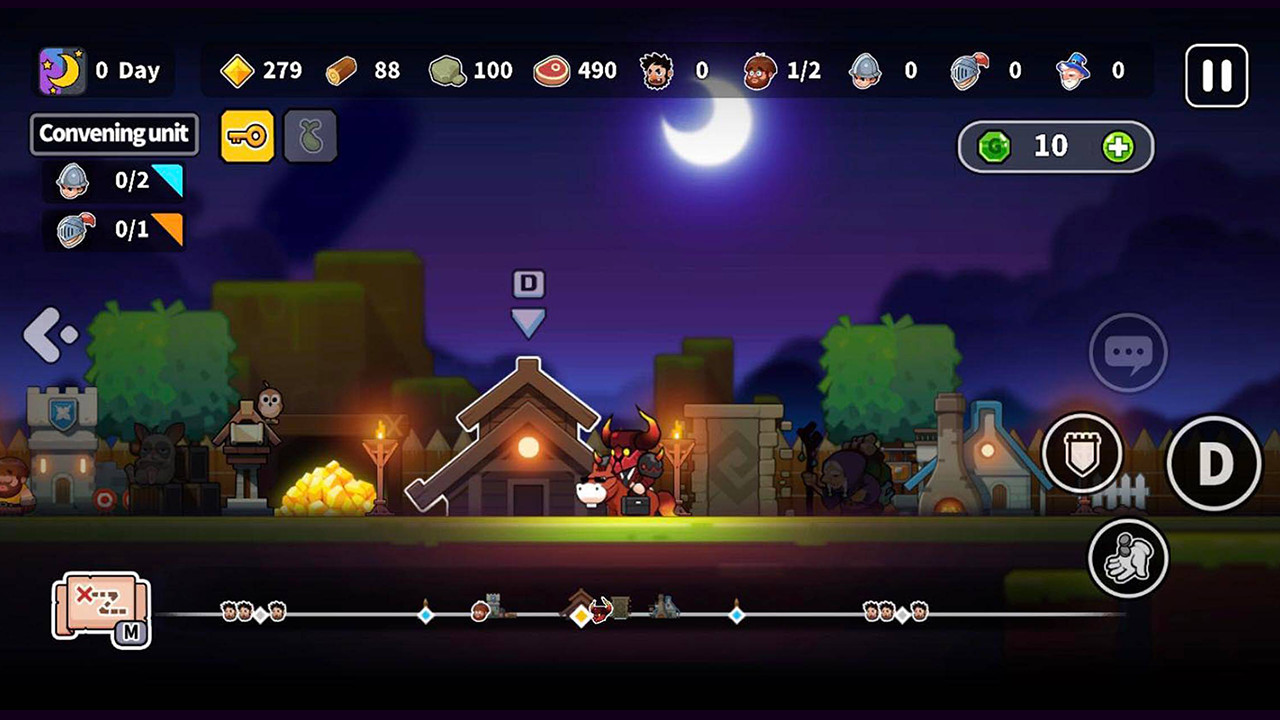
Task: Click the highlighted diamond marker on the timeline
Action: coord(578,618)
